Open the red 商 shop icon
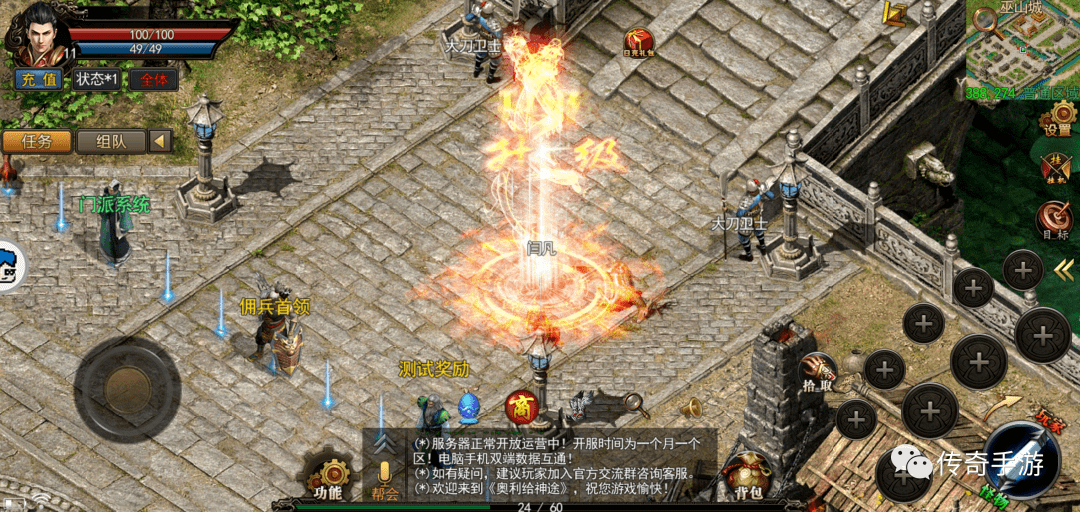The height and width of the screenshot is (512, 1080). [x=520, y=406]
